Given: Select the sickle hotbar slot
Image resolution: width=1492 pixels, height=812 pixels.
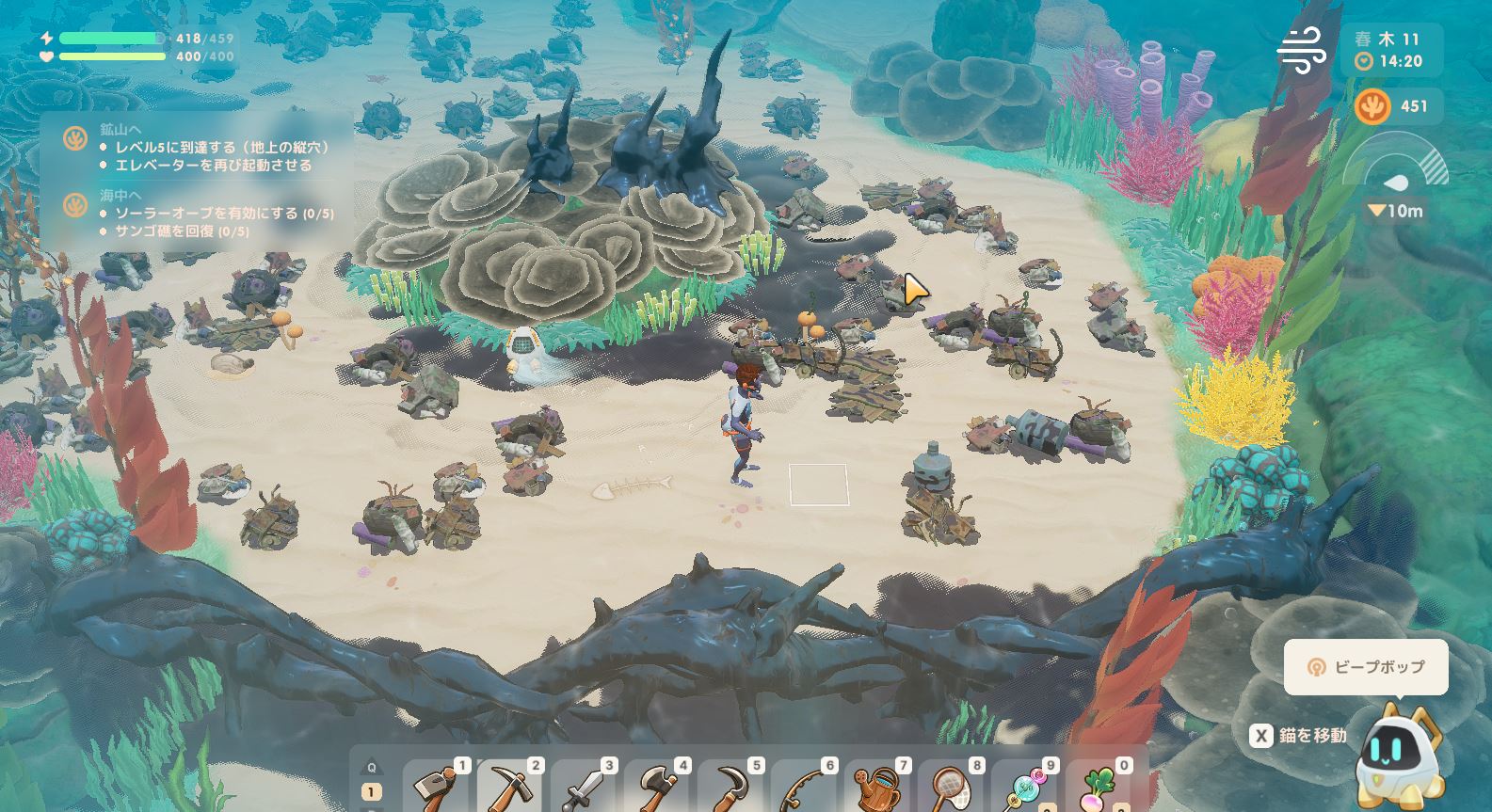Looking at the screenshot, I should pos(732,787).
